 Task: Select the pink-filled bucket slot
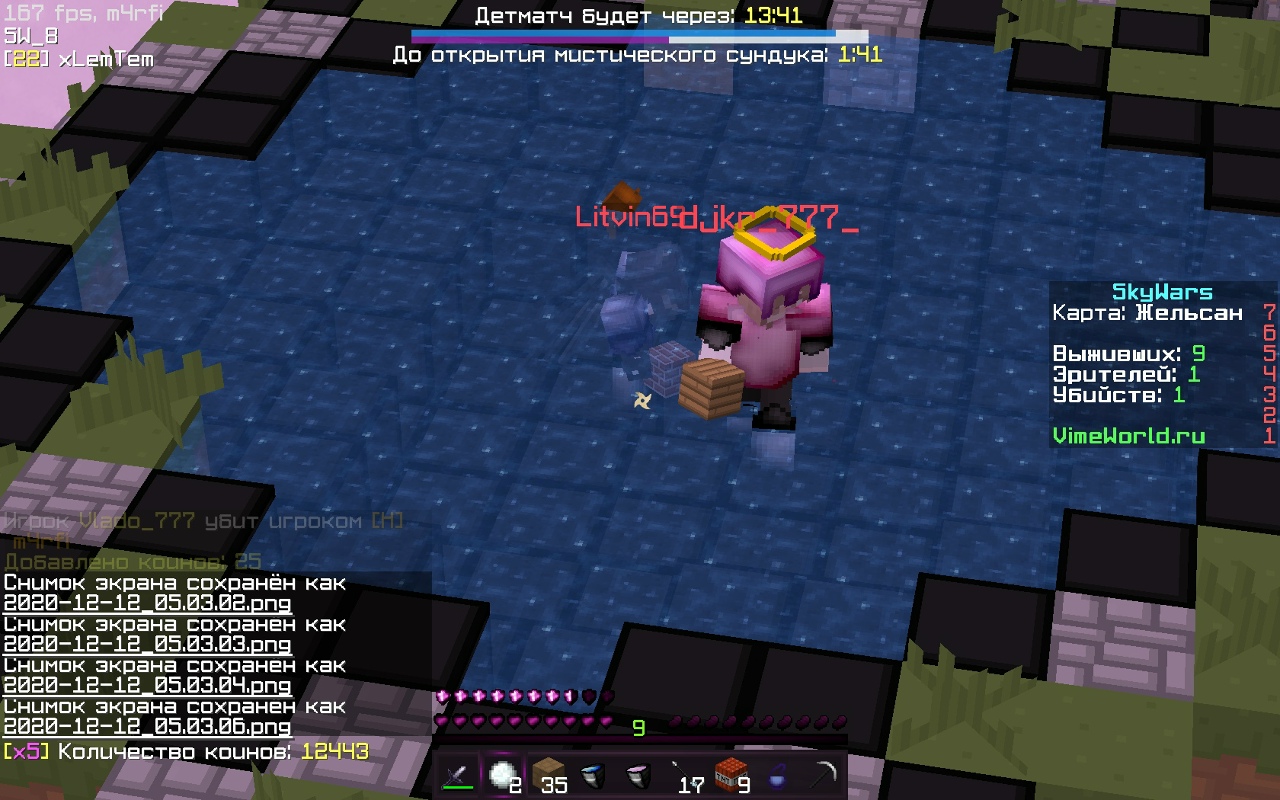[637, 775]
